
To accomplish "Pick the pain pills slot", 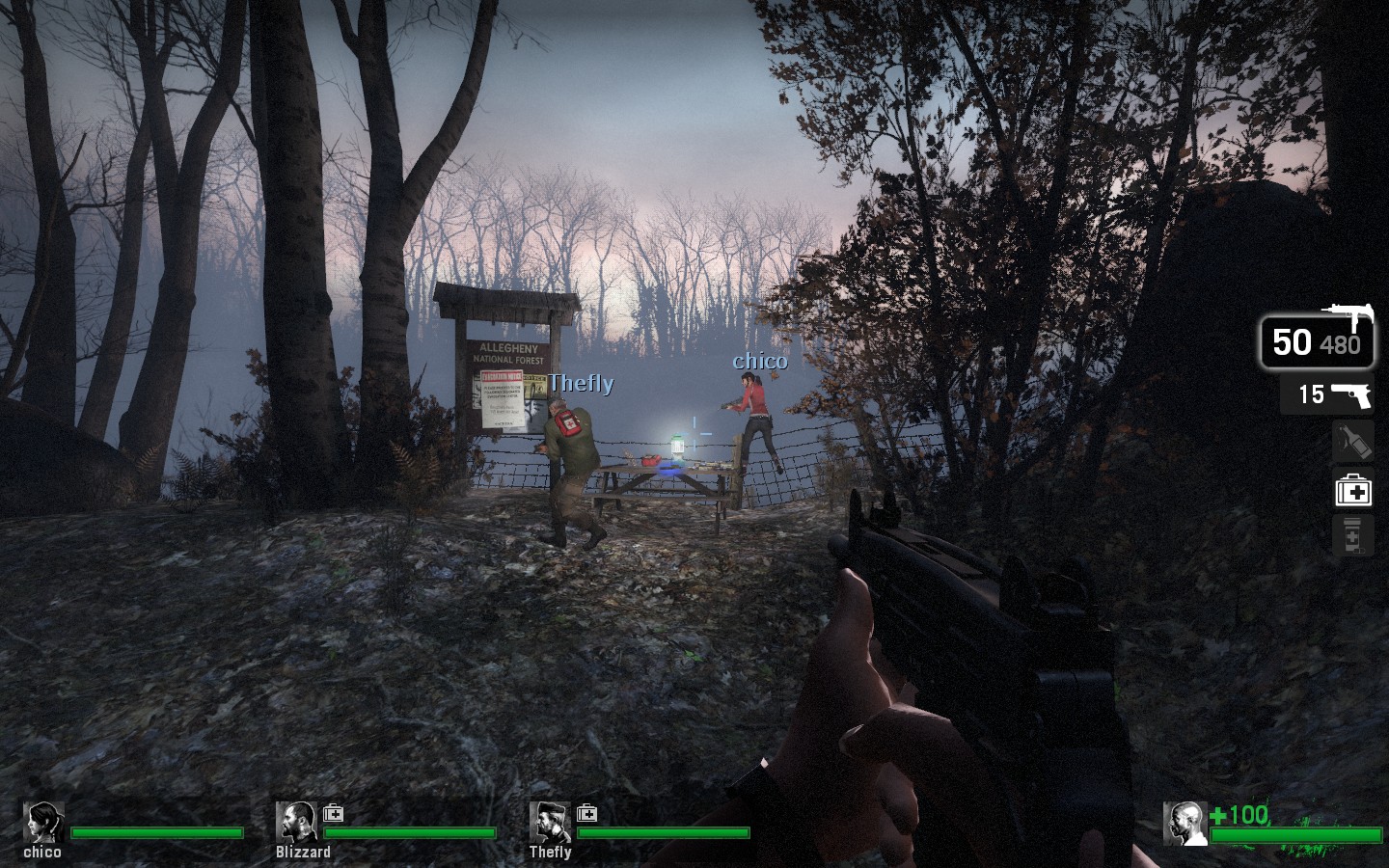I will point(1352,535).
